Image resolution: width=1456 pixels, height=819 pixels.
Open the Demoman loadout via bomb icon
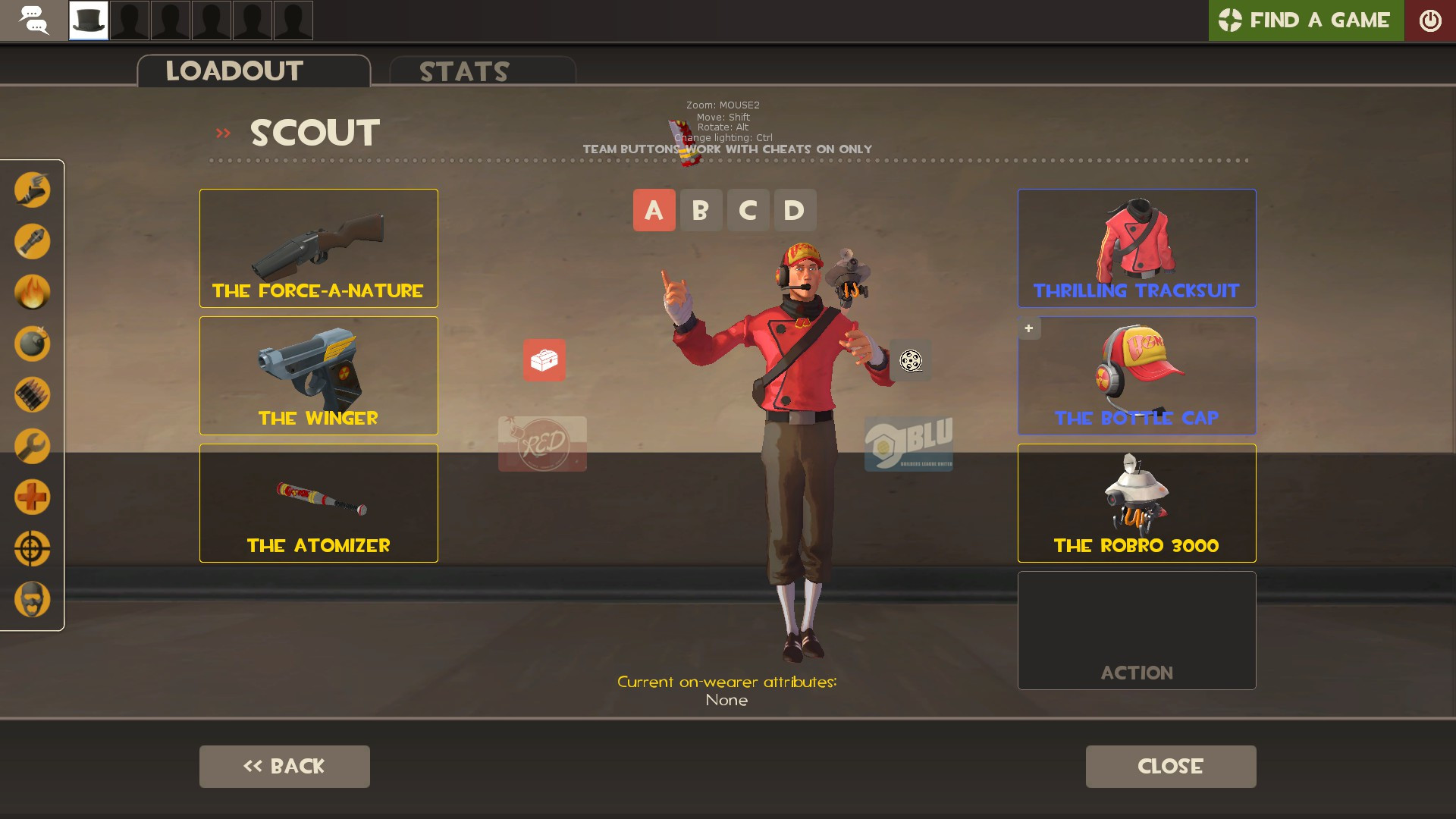pyautogui.click(x=32, y=344)
